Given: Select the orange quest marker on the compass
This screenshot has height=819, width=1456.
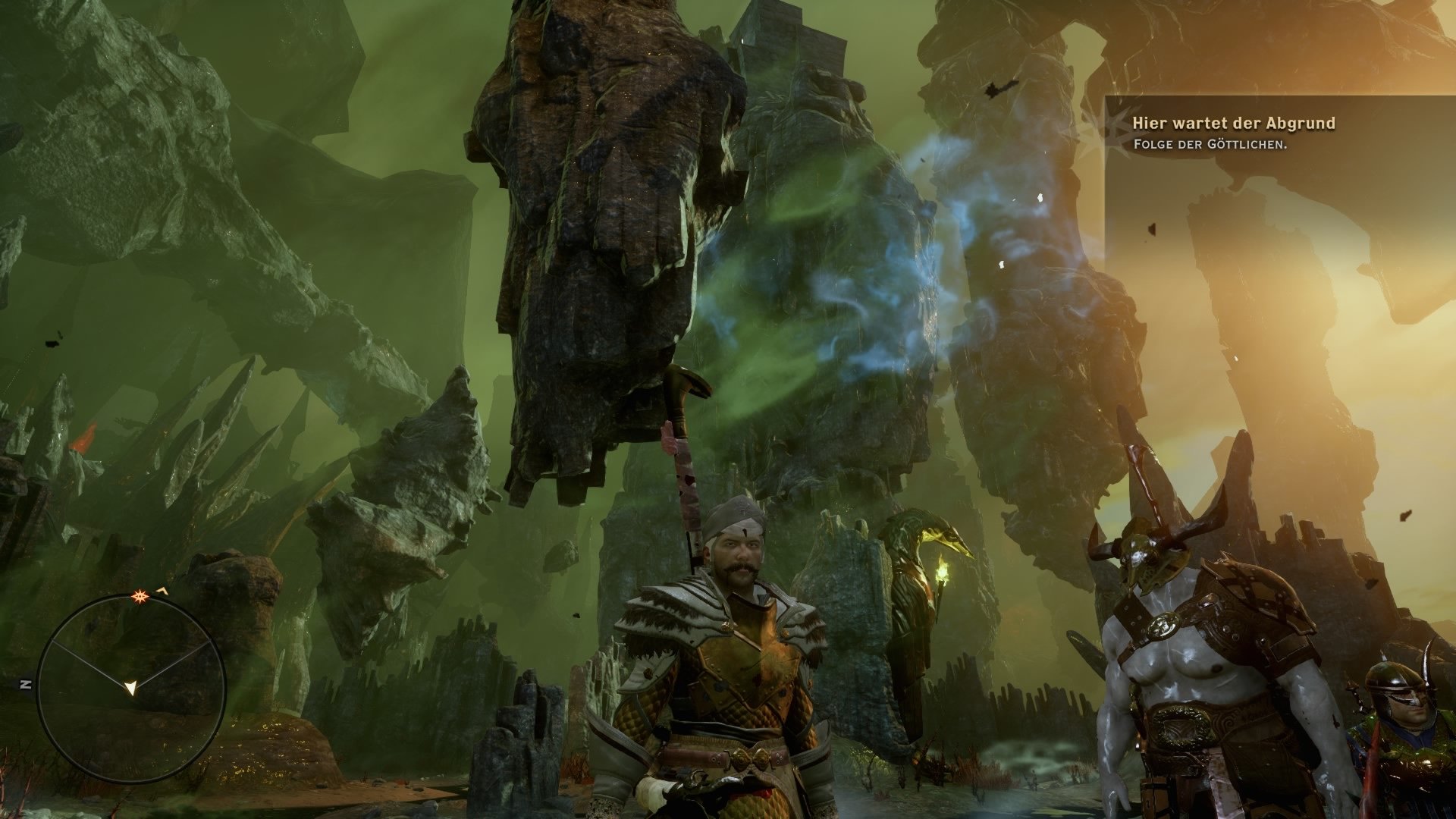Looking at the screenshot, I should [141, 598].
